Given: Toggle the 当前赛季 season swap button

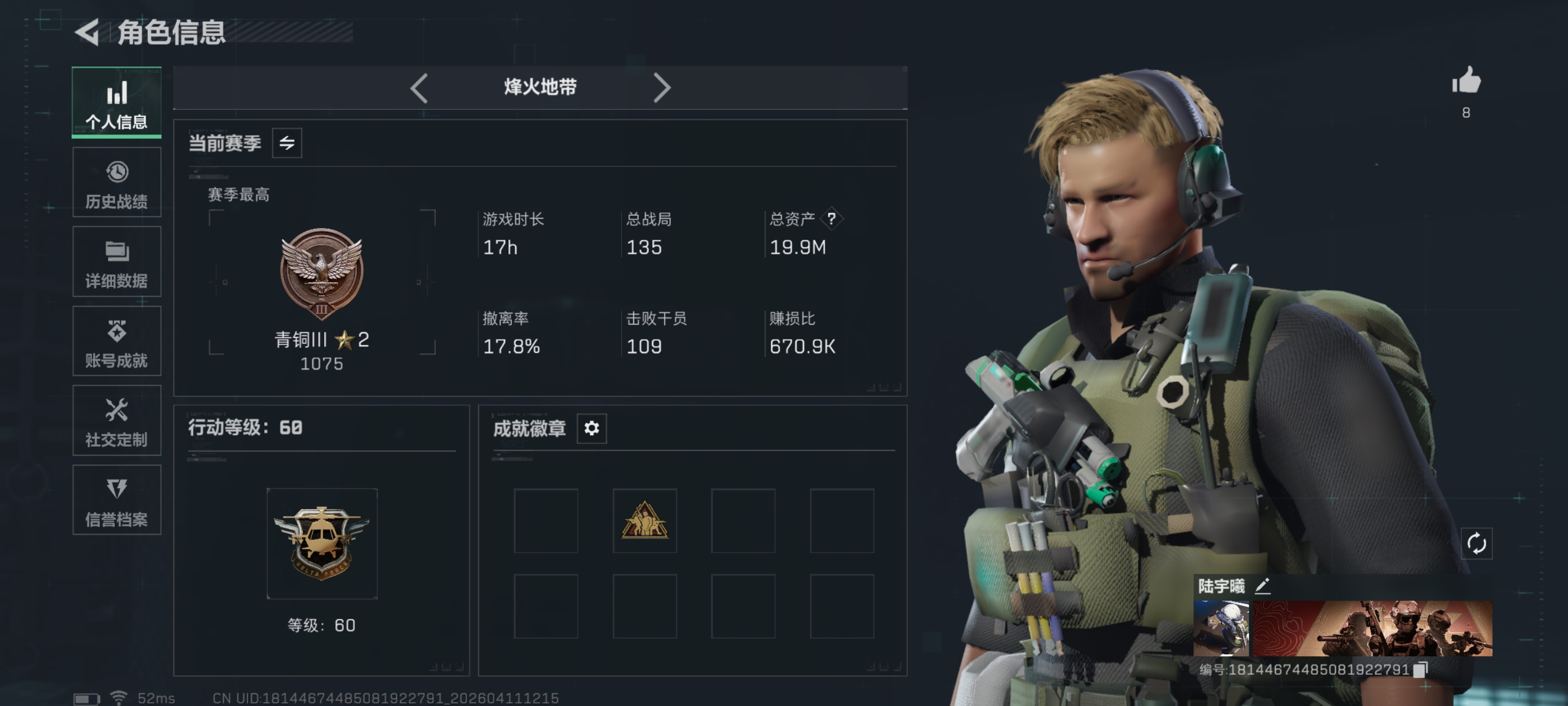Looking at the screenshot, I should click(x=287, y=143).
